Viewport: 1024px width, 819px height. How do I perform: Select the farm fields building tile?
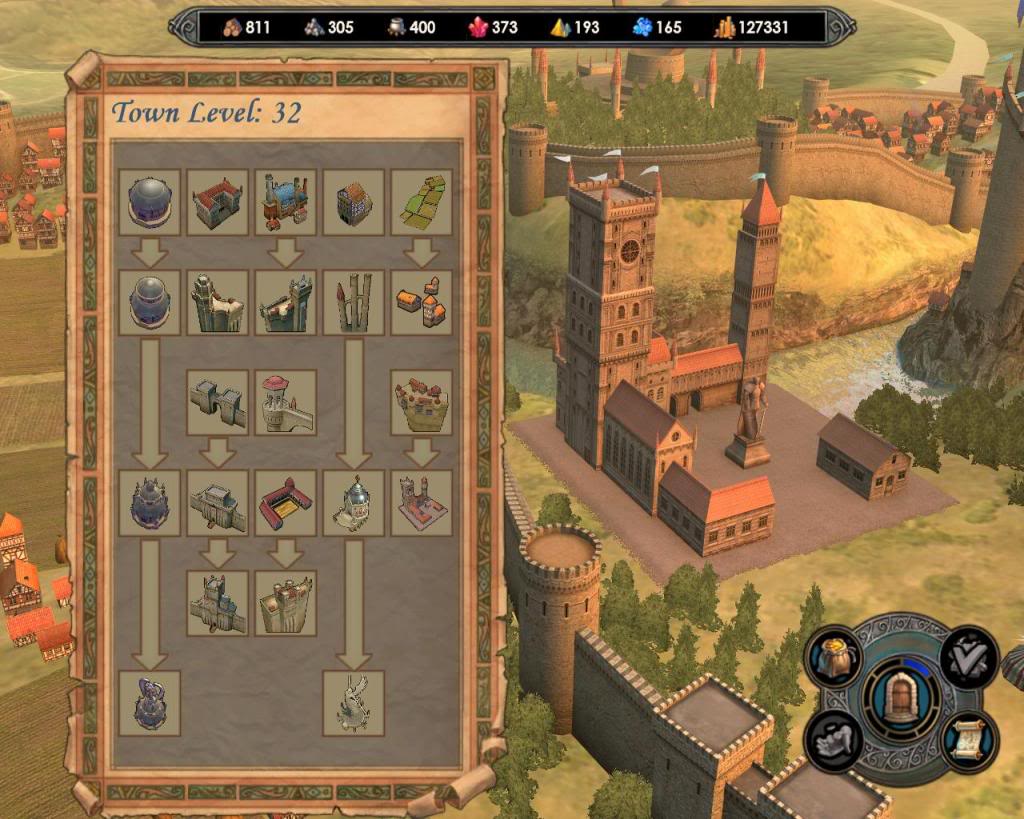coord(420,202)
